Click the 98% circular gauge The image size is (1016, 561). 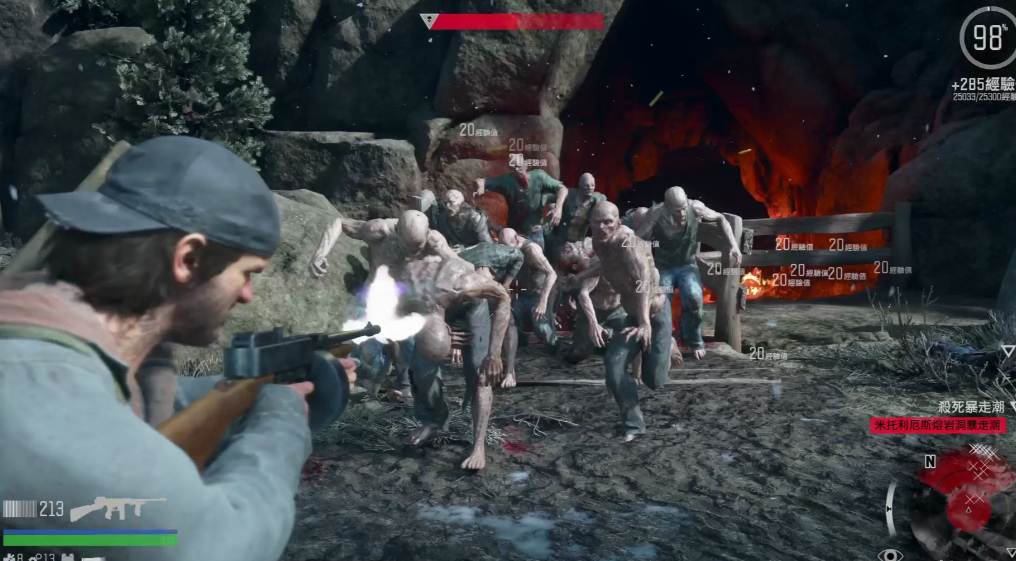click(x=987, y=38)
